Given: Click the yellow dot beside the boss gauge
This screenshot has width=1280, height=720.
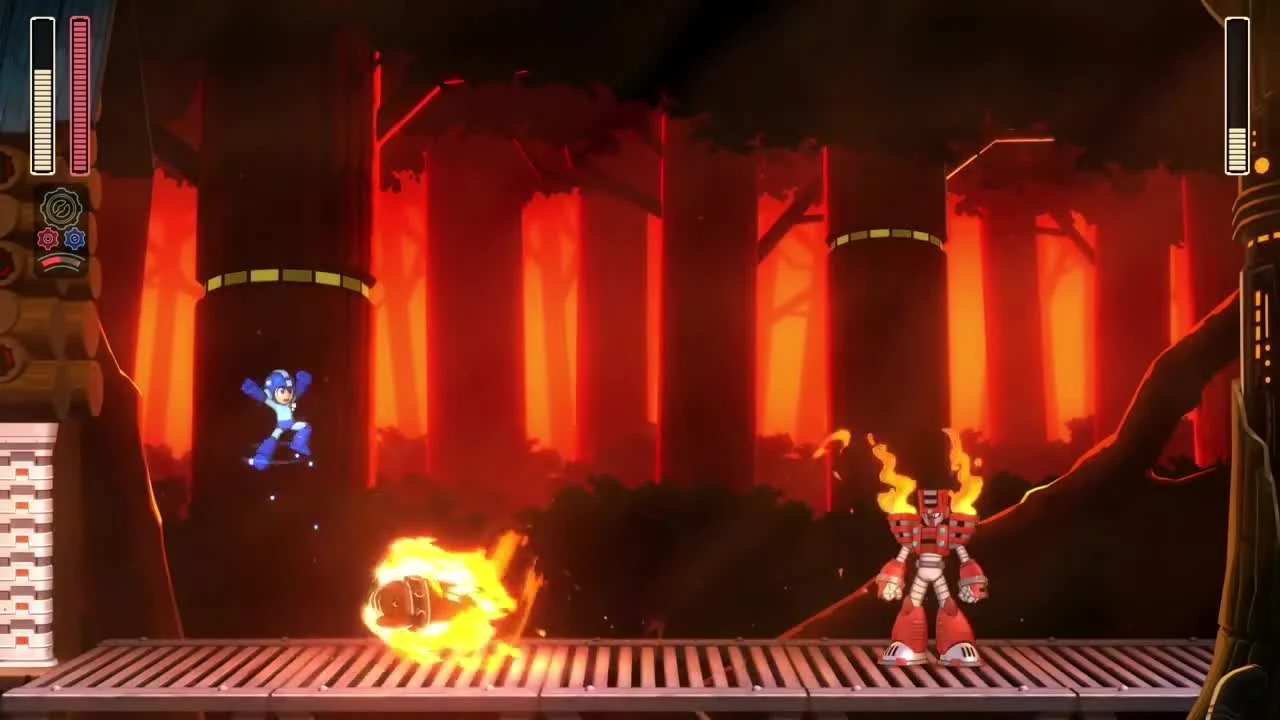Looking at the screenshot, I should tap(1261, 162).
